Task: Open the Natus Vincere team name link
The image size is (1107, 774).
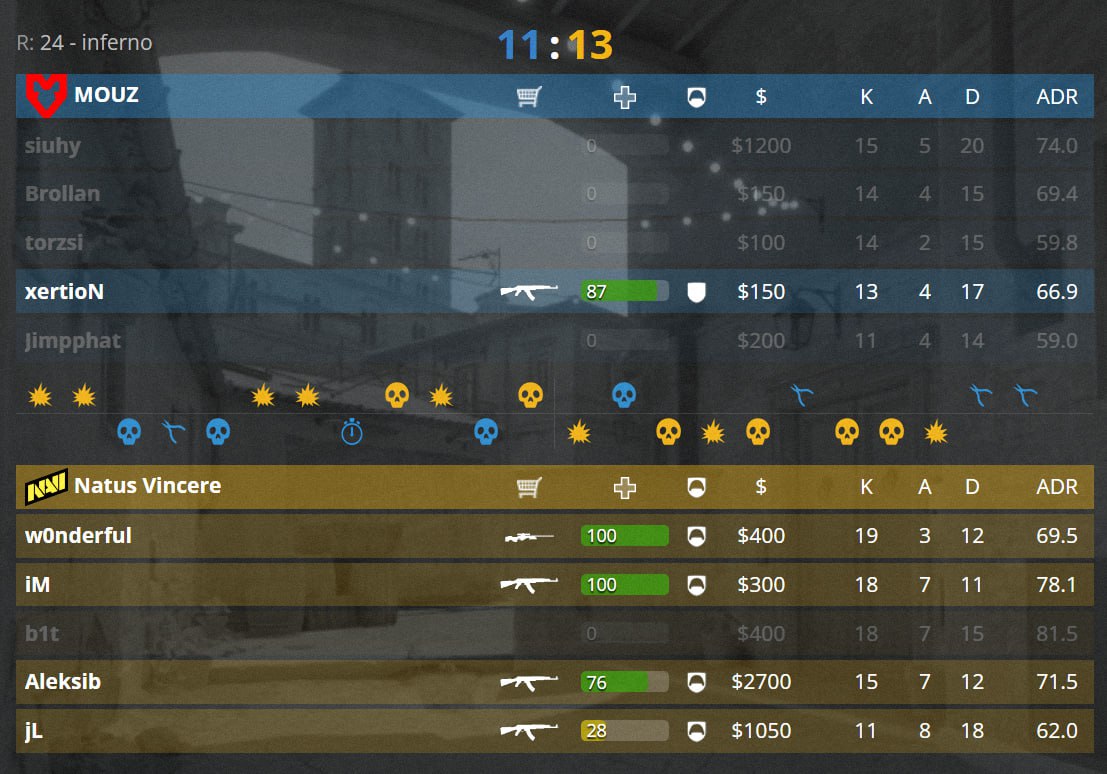Action: click(x=147, y=487)
